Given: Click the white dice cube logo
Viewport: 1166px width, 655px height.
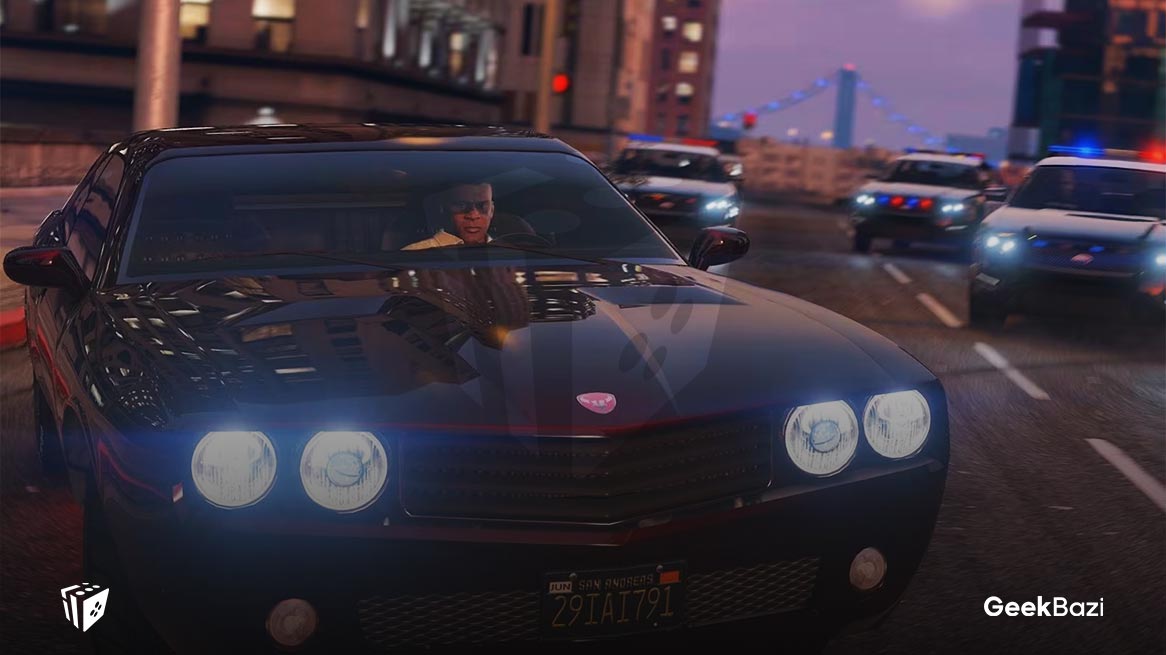Looking at the screenshot, I should [x=85, y=606].
